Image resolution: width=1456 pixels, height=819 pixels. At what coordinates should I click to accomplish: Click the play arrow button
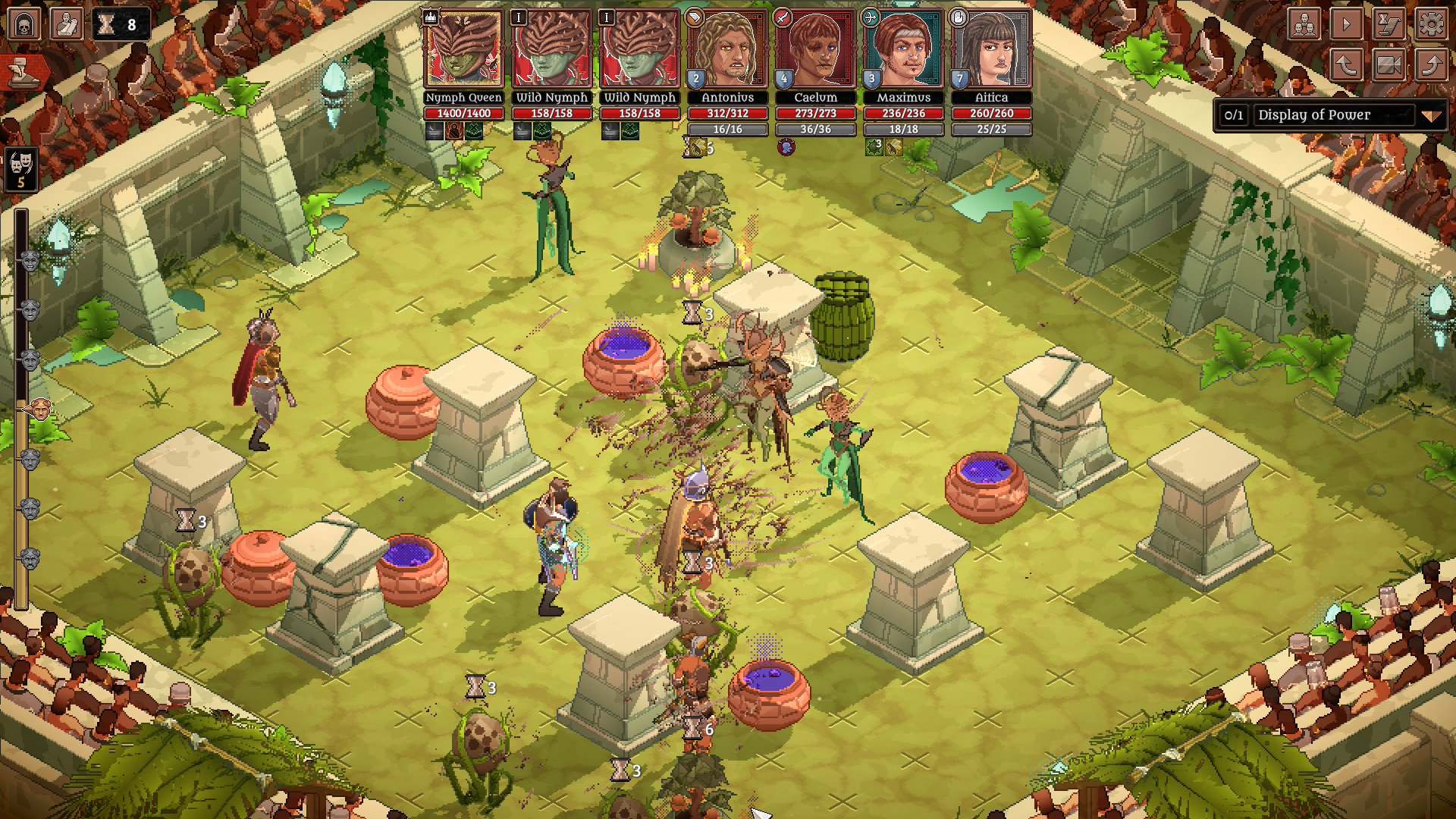(x=1347, y=24)
